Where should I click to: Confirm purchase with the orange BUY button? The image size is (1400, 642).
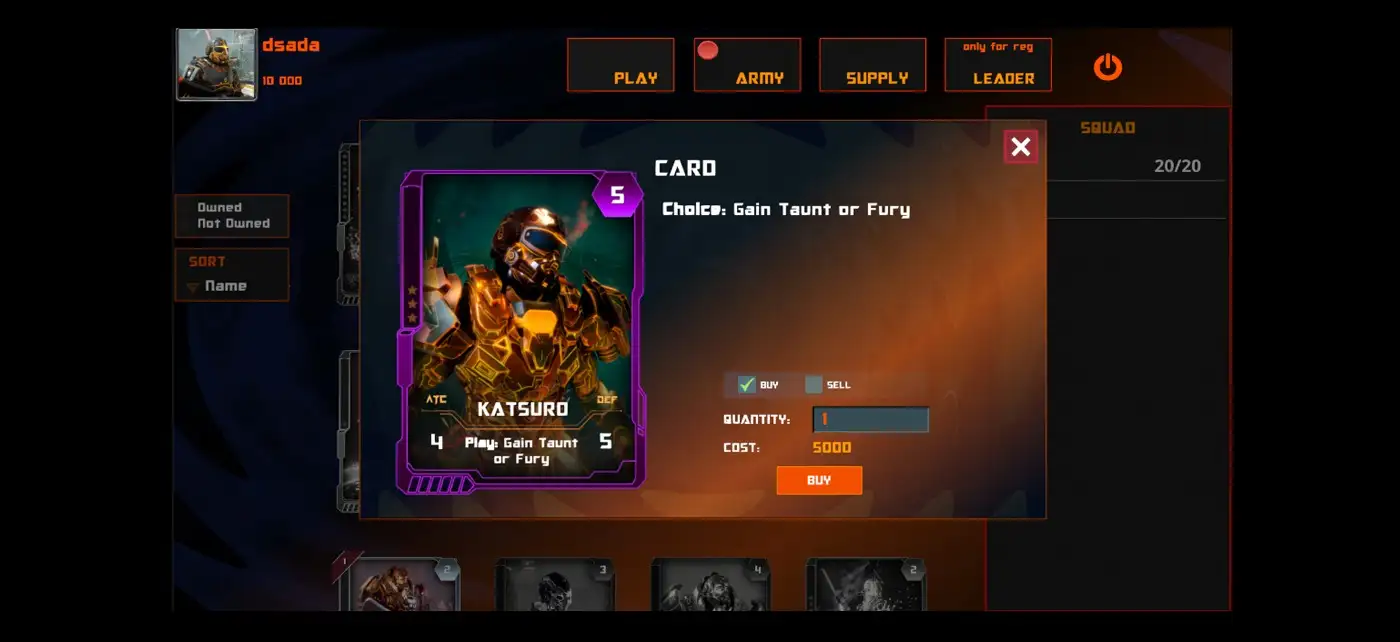tap(819, 480)
